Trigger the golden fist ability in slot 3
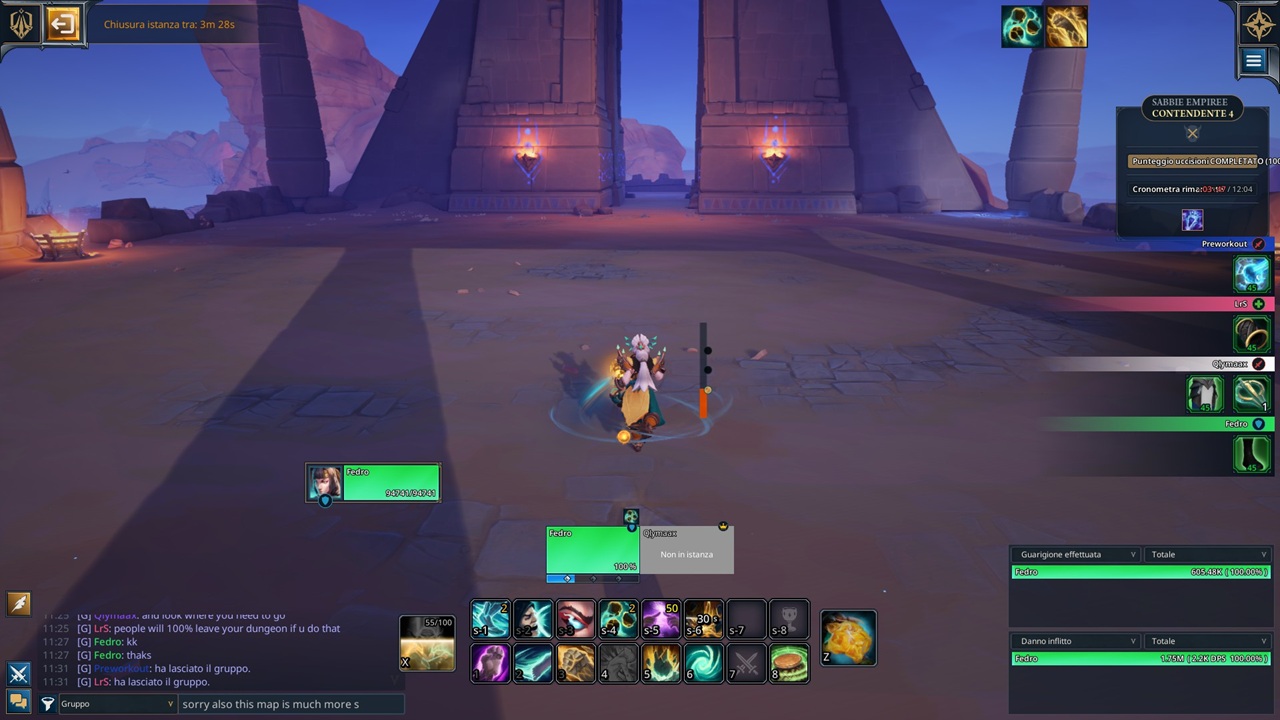 575,663
